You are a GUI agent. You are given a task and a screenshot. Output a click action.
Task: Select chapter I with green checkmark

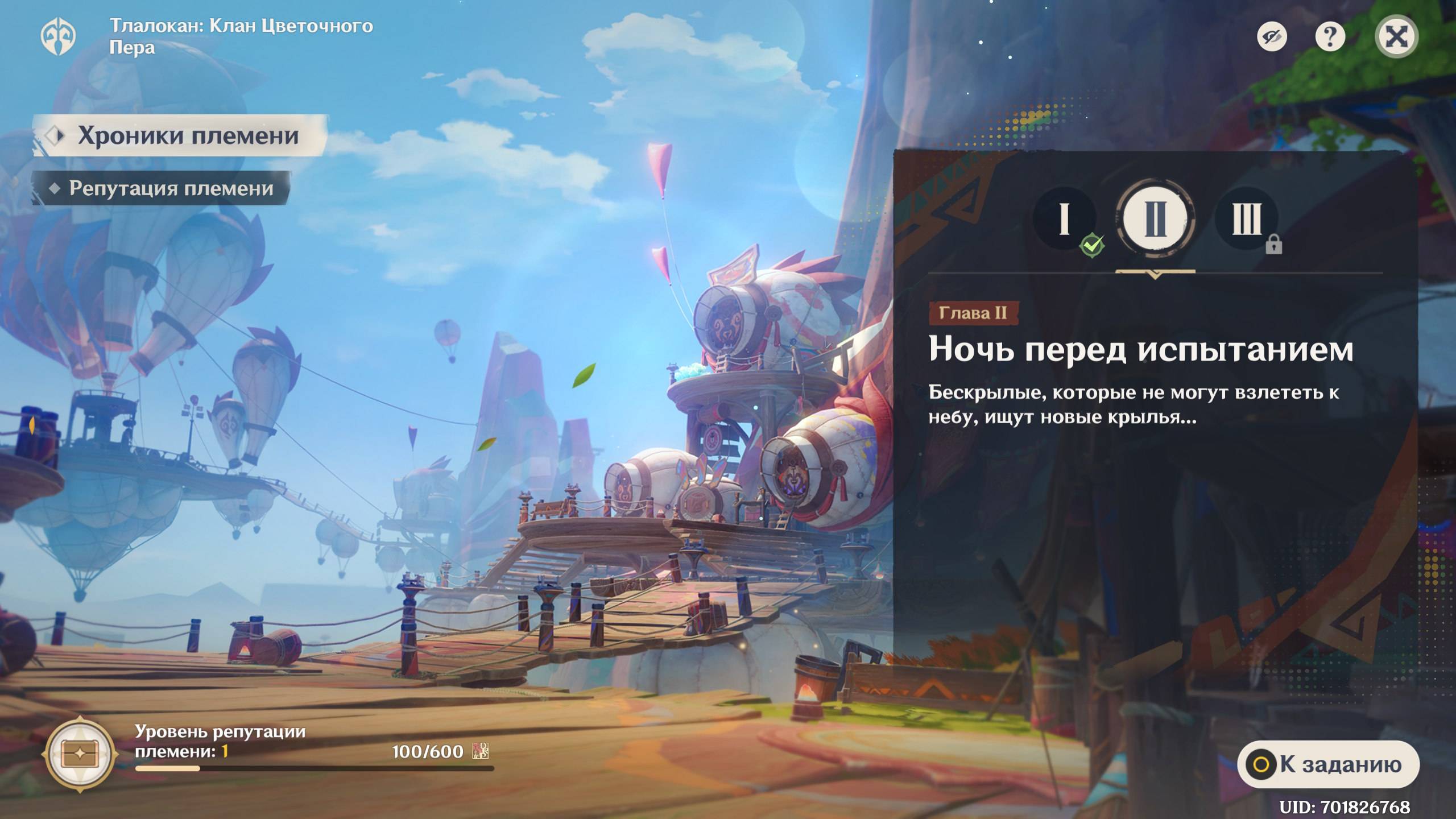tap(1065, 220)
